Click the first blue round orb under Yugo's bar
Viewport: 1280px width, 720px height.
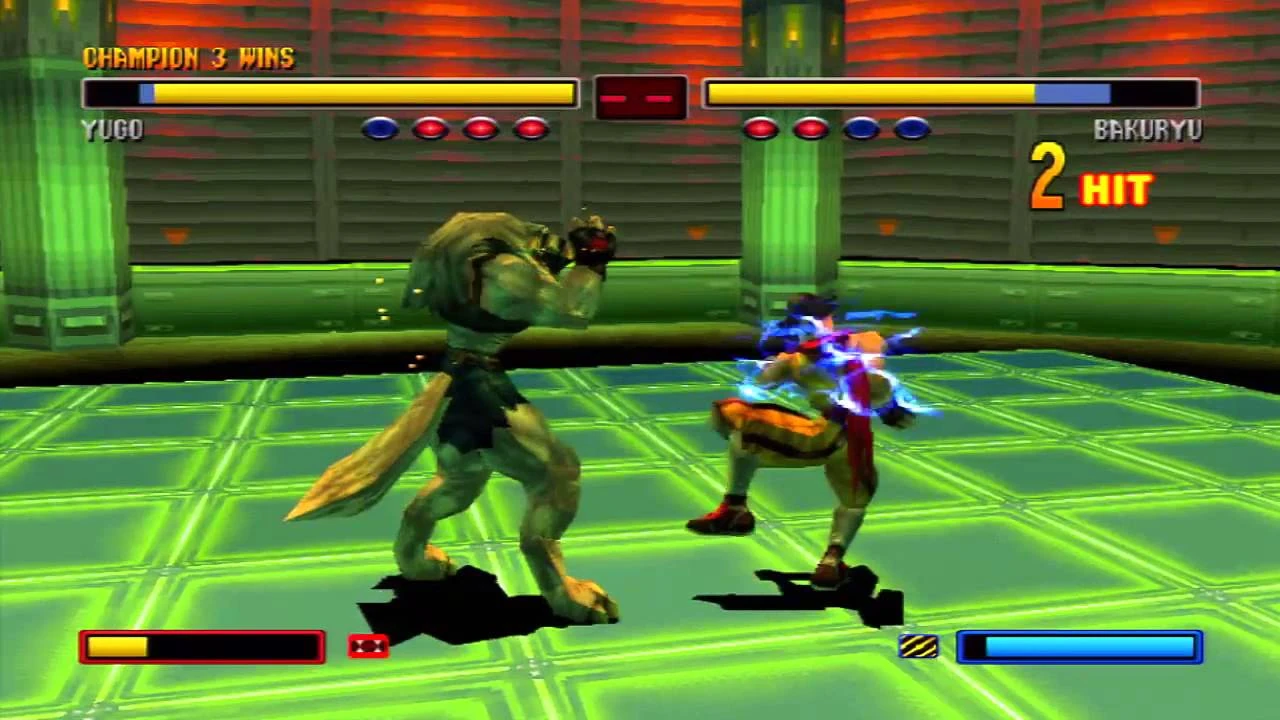click(380, 129)
